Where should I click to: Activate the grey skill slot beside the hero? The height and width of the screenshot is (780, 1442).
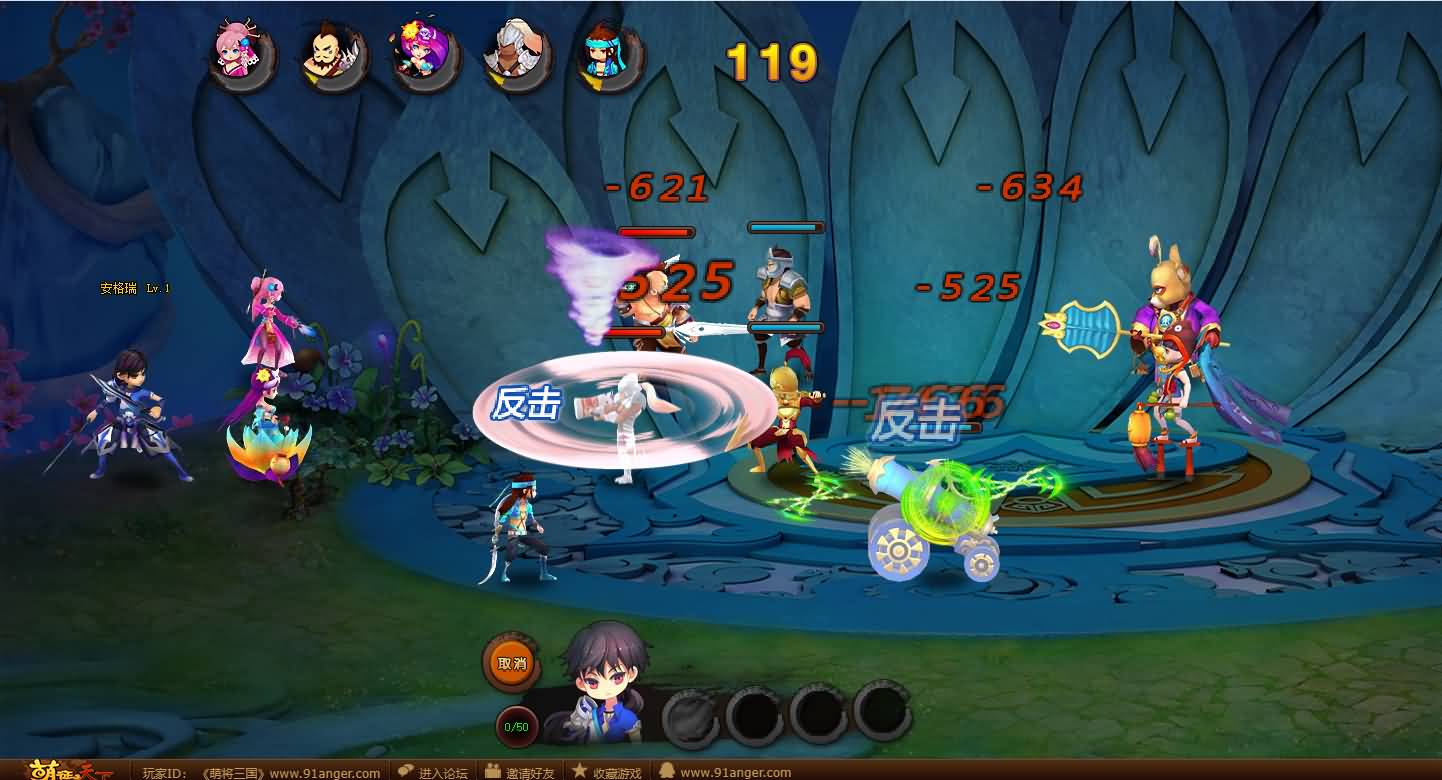[692, 713]
